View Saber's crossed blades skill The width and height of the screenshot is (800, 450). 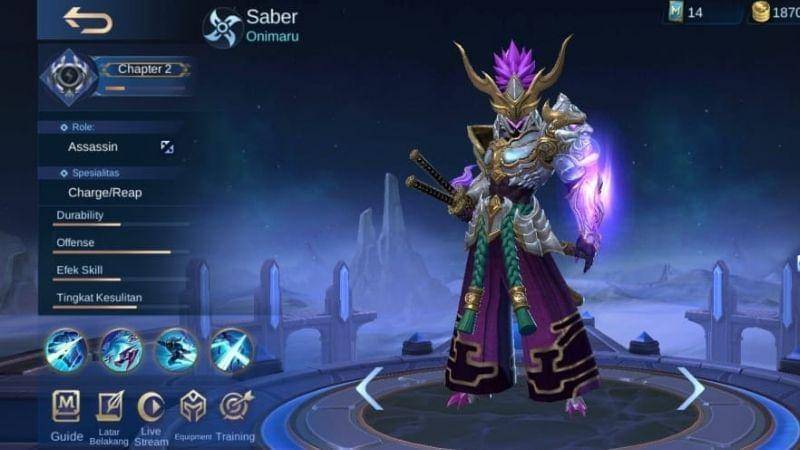click(231, 350)
